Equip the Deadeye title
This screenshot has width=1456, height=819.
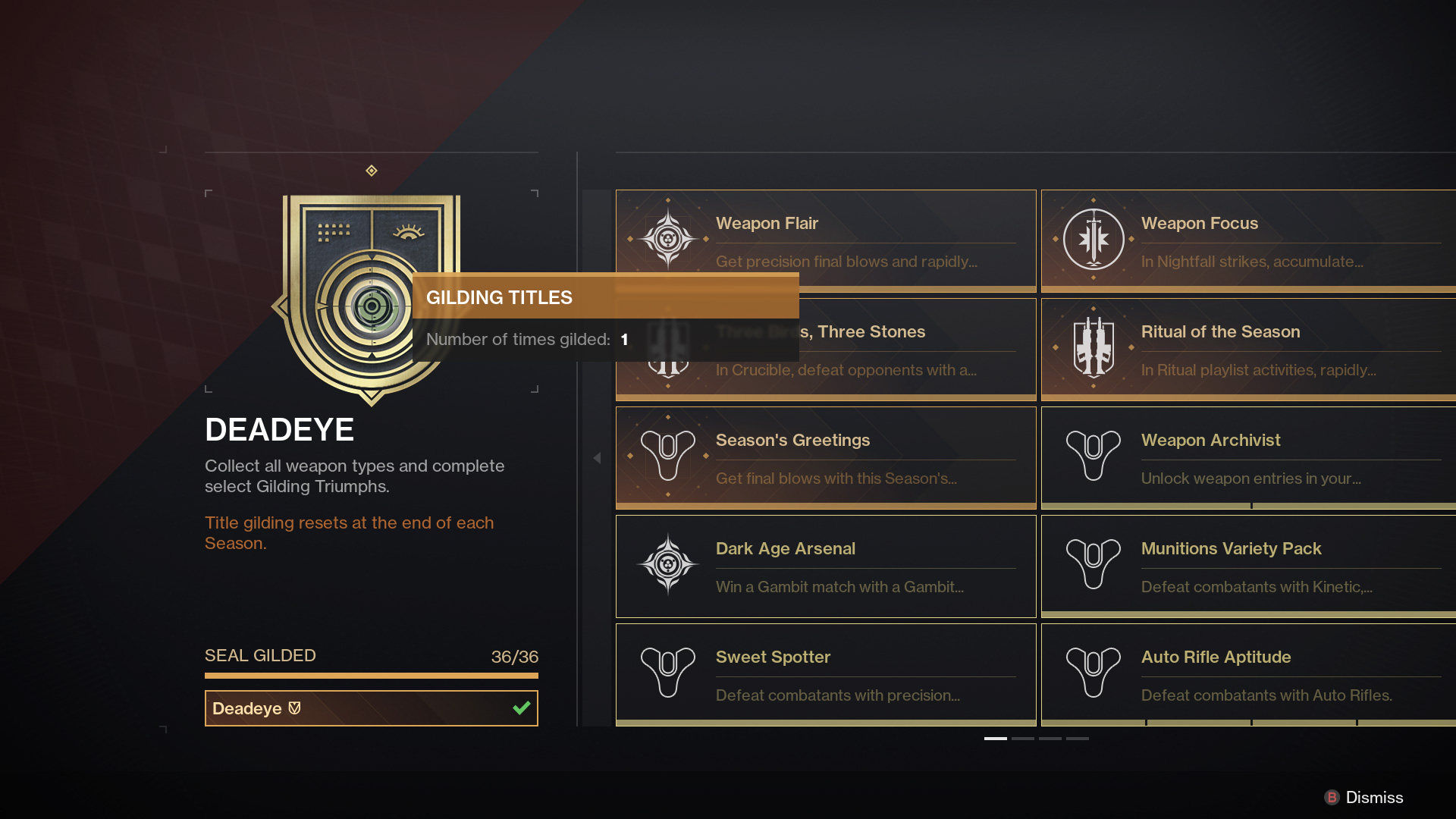(x=371, y=708)
